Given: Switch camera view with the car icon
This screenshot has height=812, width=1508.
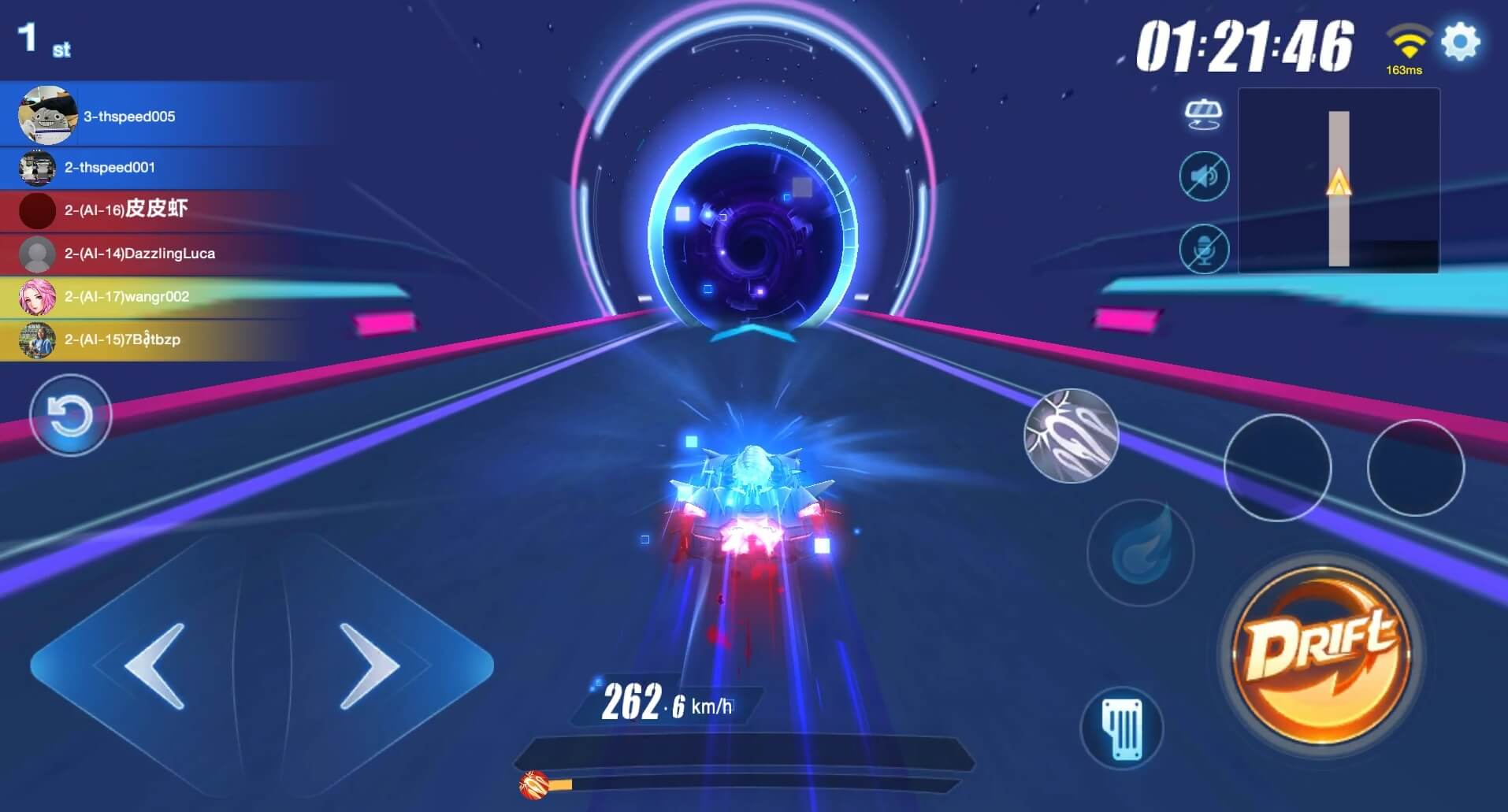Looking at the screenshot, I should (x=1202, y=115).
